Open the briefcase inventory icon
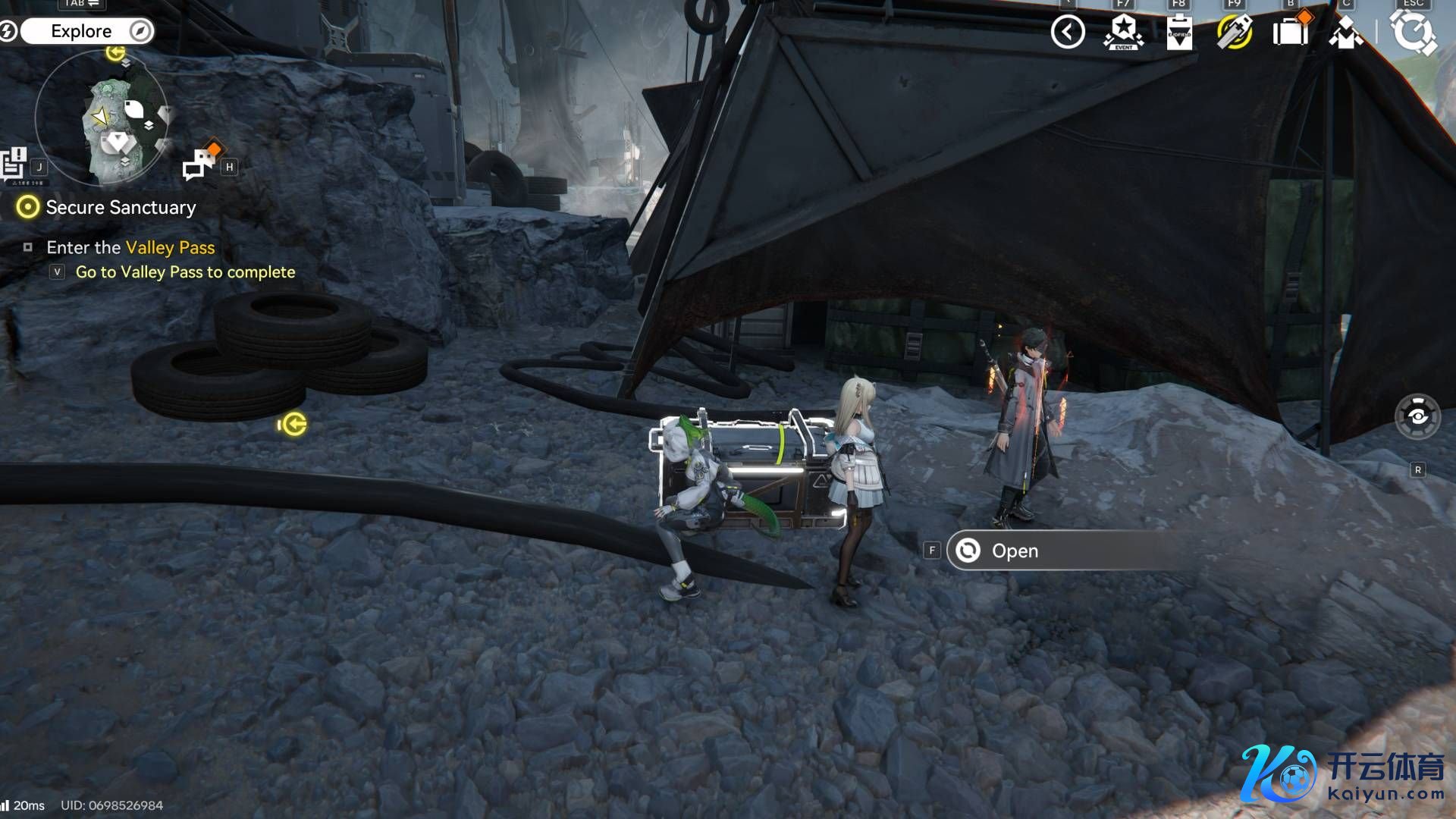Image resolution: width=1456 pixels, height=819 pixels. [x=1290, y=33]
